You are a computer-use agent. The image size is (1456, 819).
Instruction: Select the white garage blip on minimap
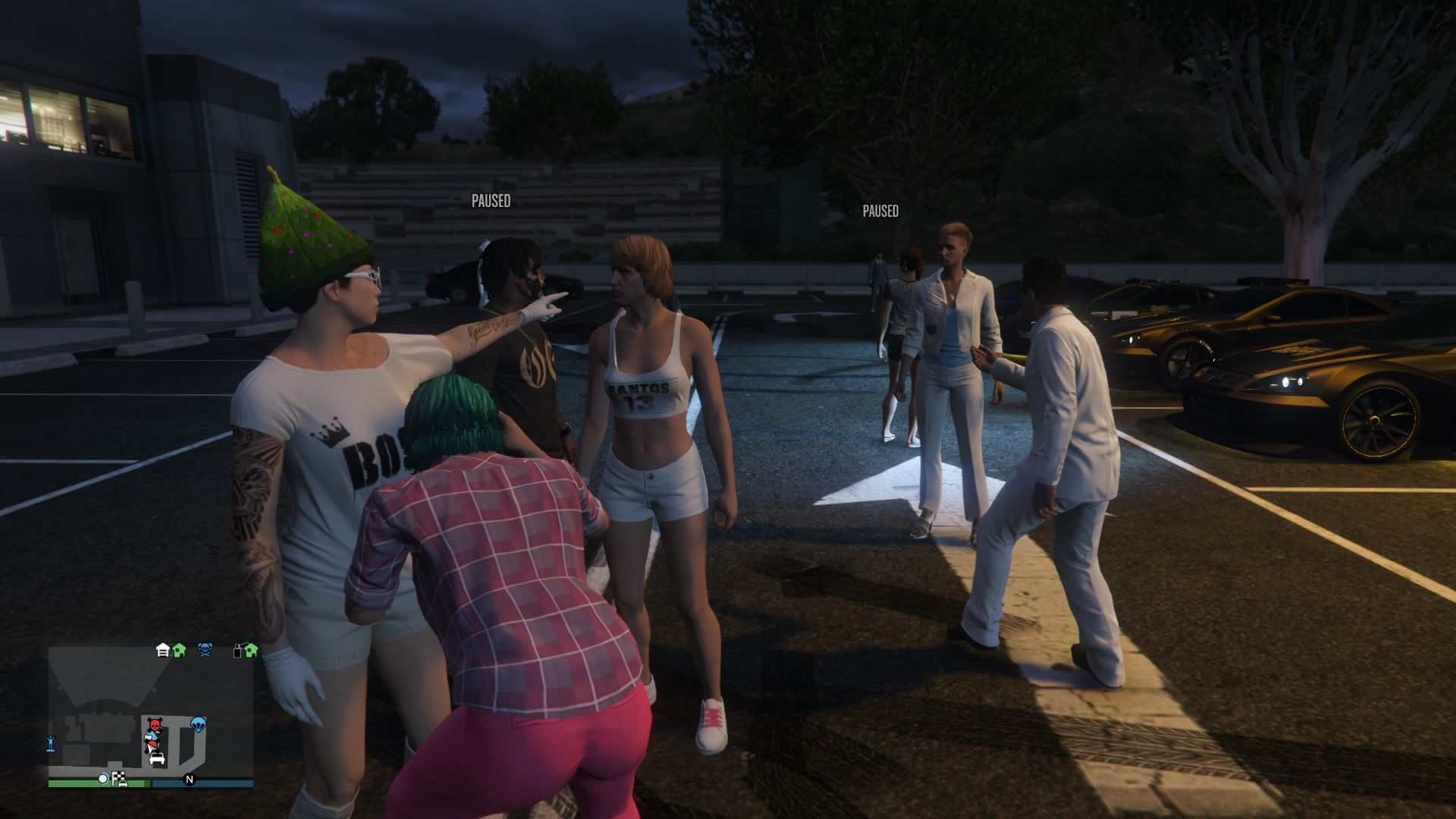(x=162, y=650)
